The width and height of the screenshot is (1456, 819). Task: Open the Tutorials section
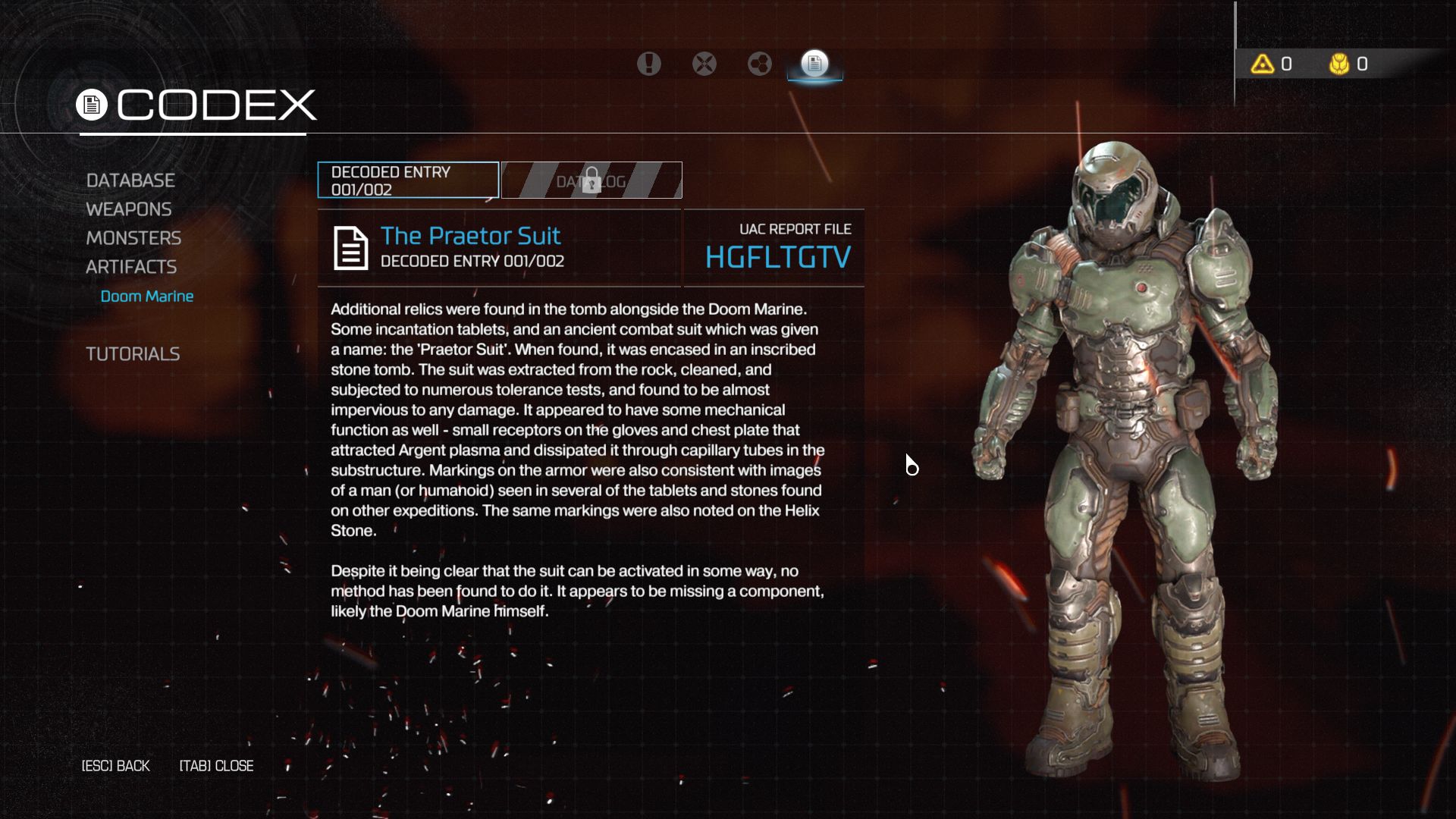click(x=133, y=353)
